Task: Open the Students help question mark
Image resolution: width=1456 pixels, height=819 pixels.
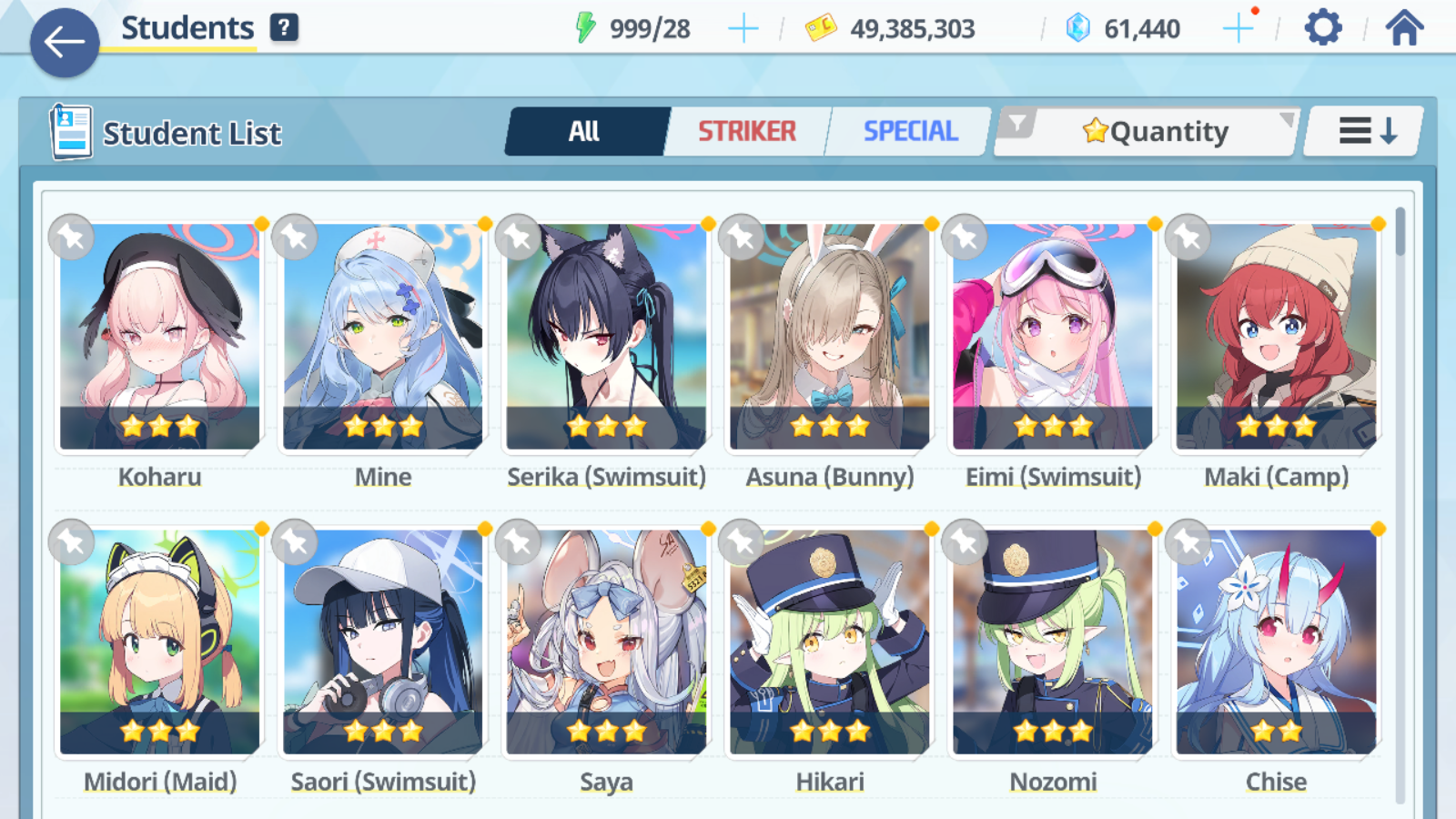Action: (x=284, y=28)
